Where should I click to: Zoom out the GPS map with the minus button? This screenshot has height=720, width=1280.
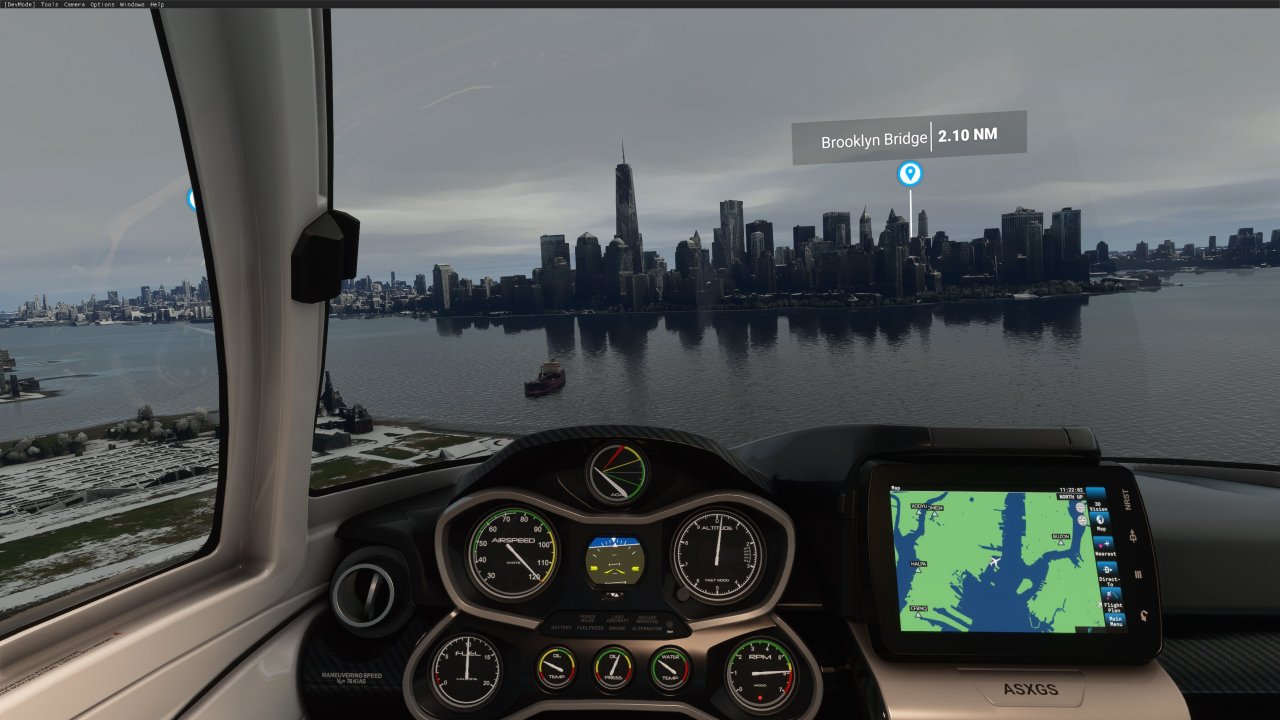point(1080,507)
